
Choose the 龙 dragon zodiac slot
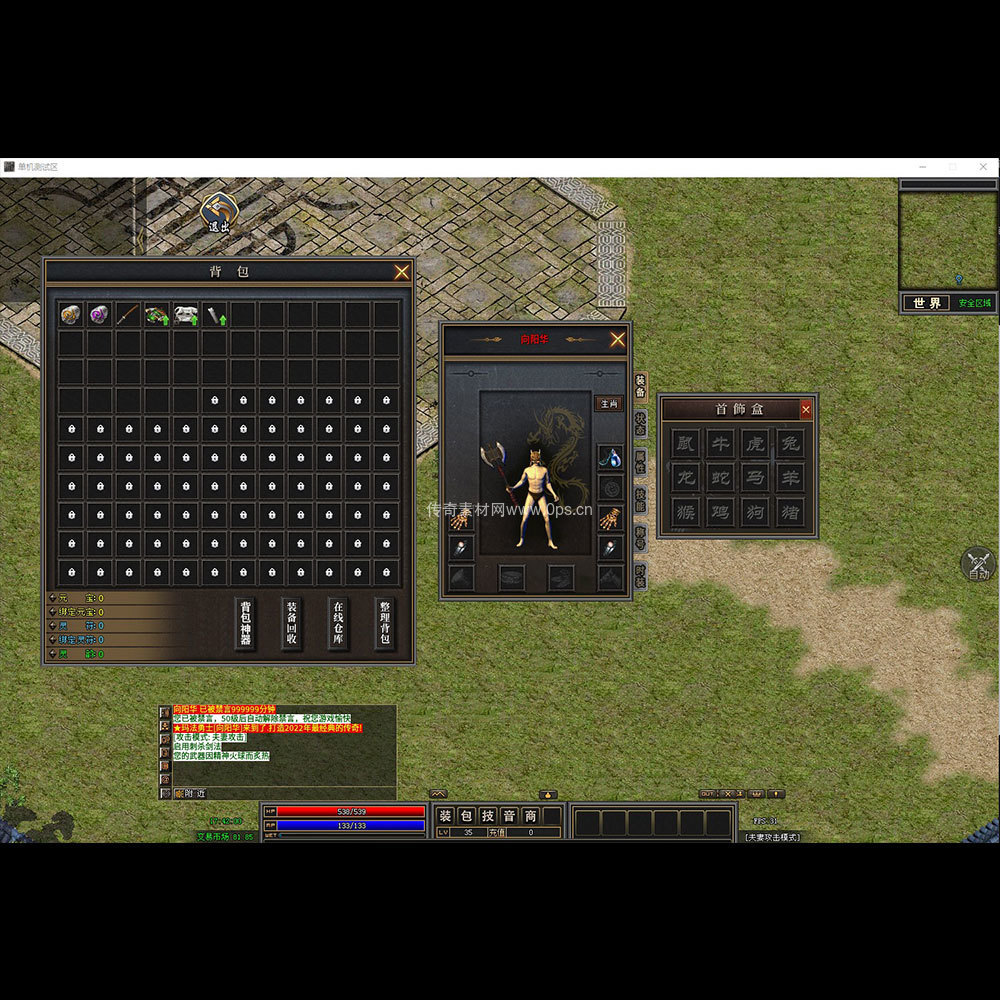click(x=685, y=477)
